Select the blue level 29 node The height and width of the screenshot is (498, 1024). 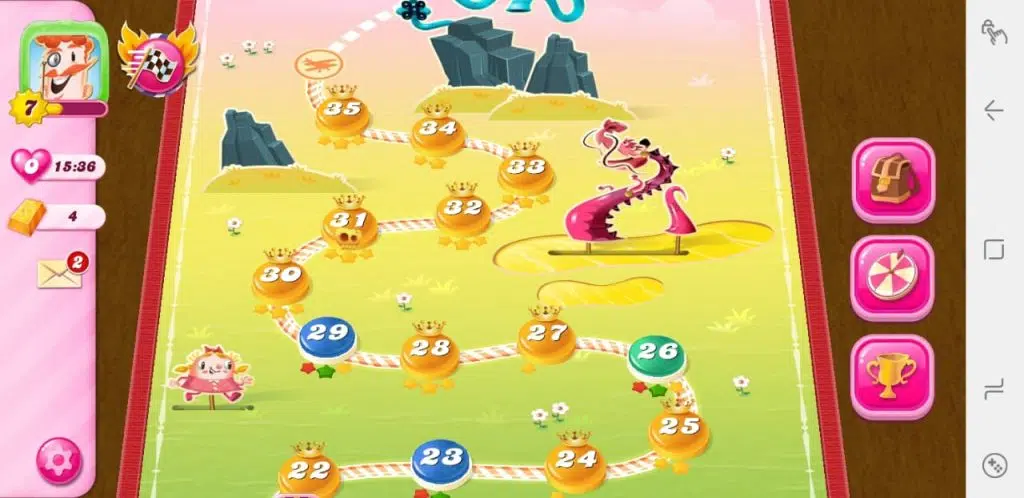click(x=327, y=337)
